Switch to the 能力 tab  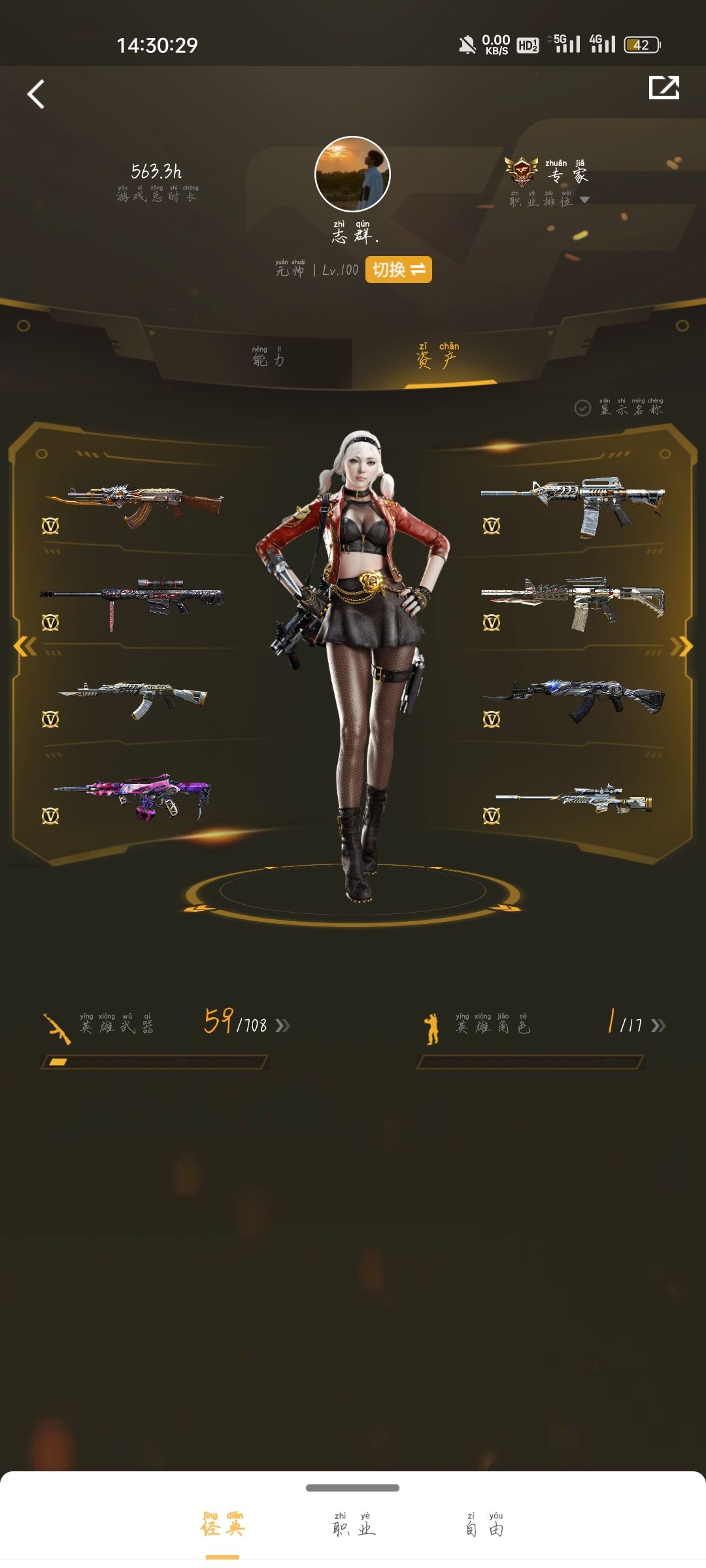tap(268, 357)
